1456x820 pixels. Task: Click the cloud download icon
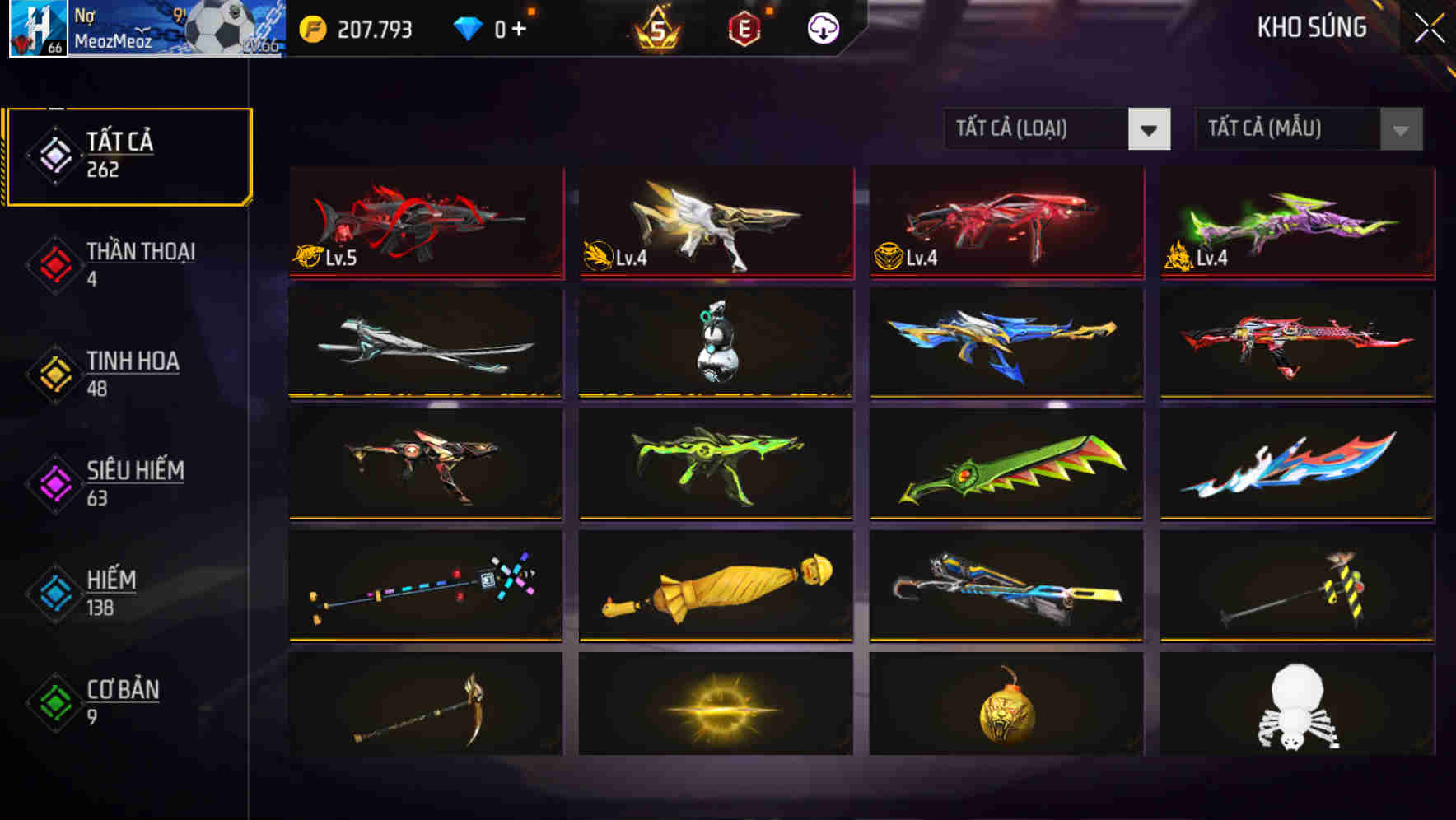coord(824,27)
